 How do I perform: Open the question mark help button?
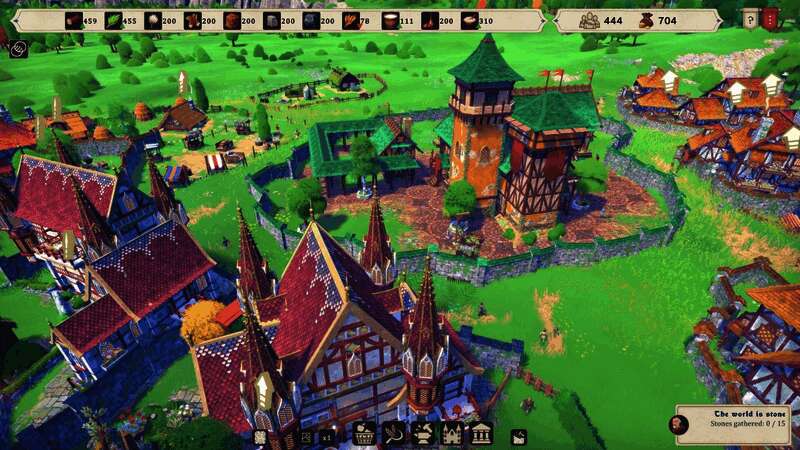click(x=750, y=18)
